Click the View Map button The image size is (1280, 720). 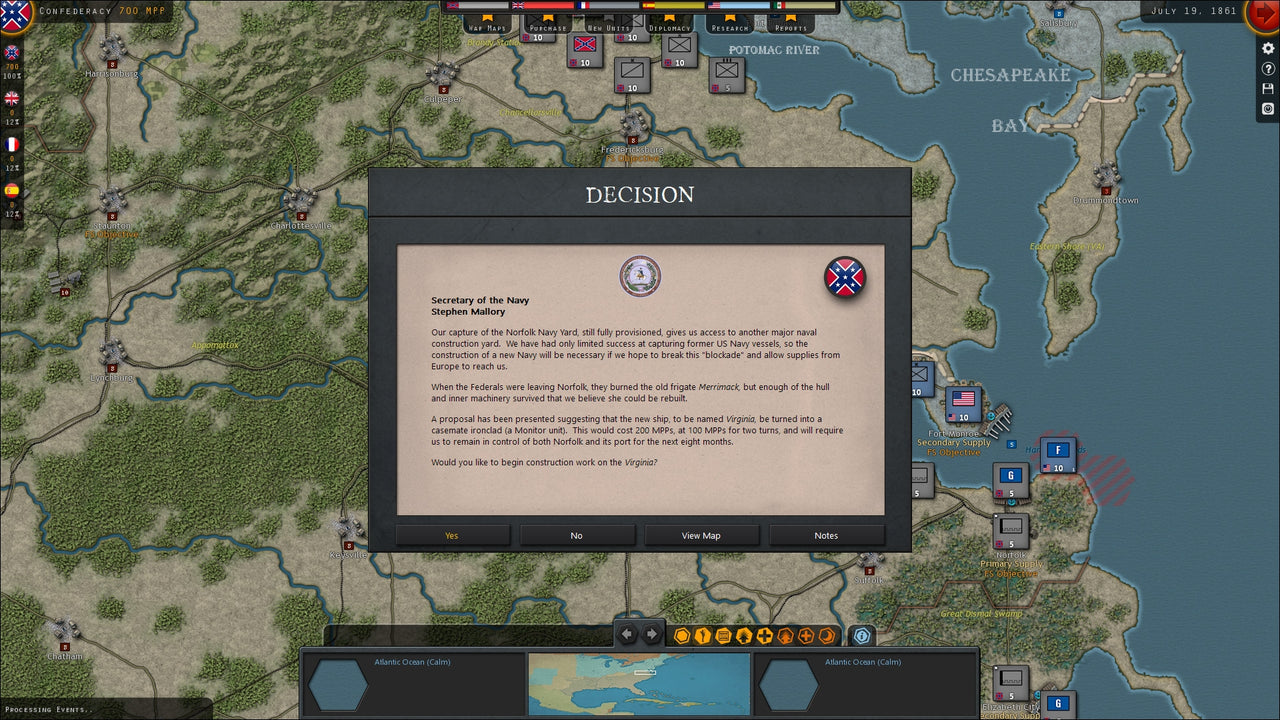702,535
